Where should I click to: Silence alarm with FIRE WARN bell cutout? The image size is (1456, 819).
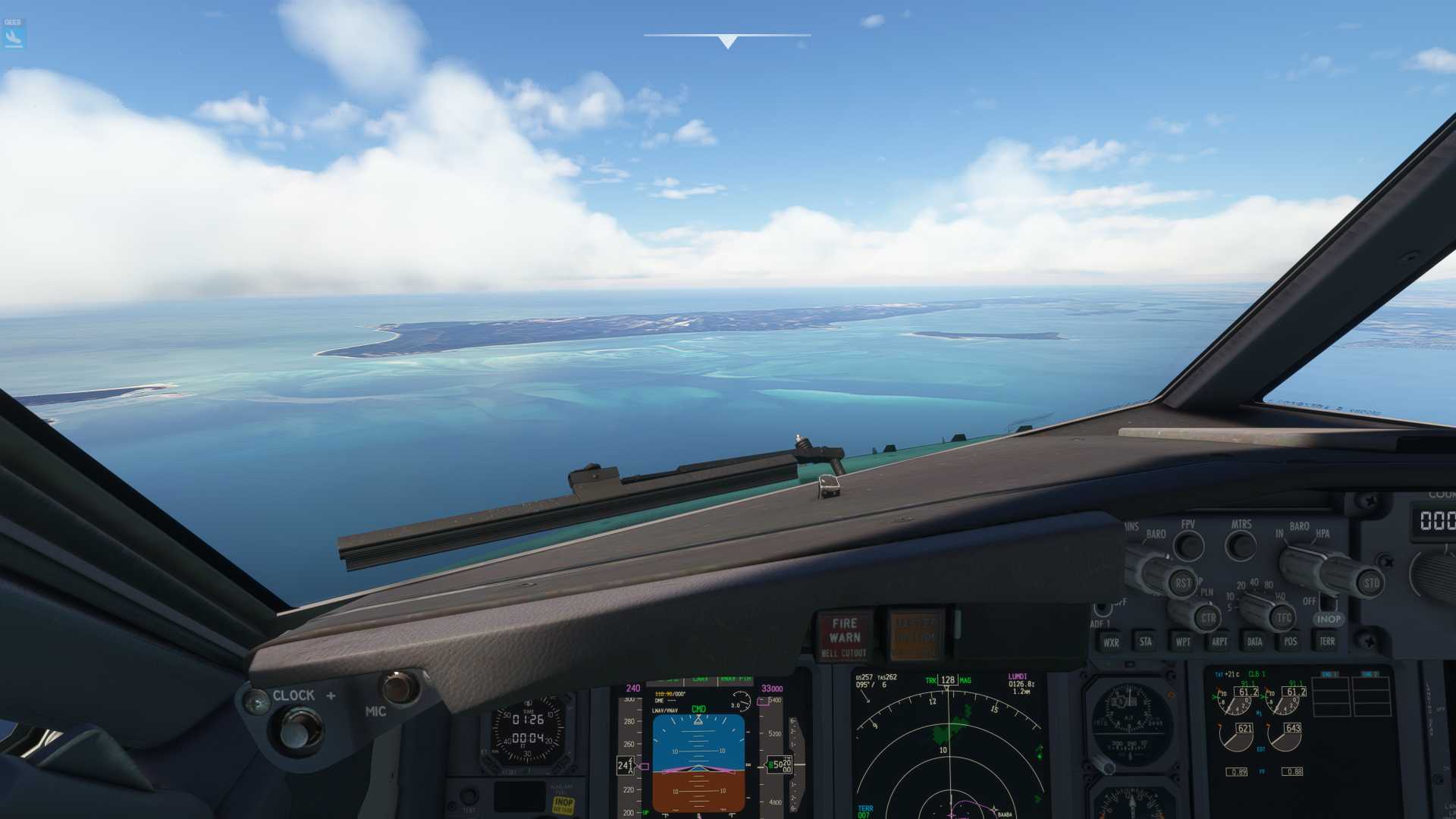[844, 635]
